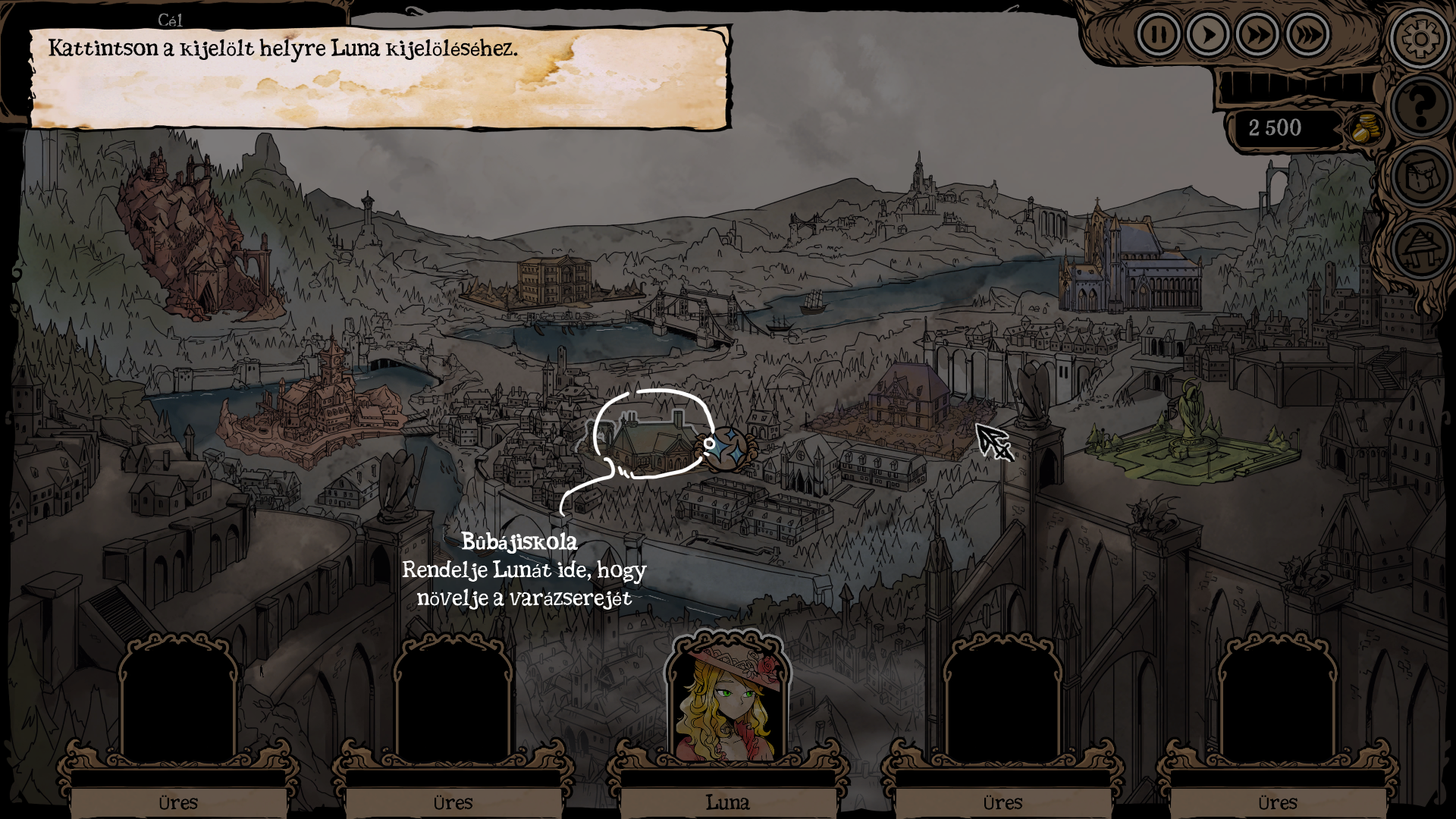Activate triple fast-forward speed

click(x=1307, y=35)
